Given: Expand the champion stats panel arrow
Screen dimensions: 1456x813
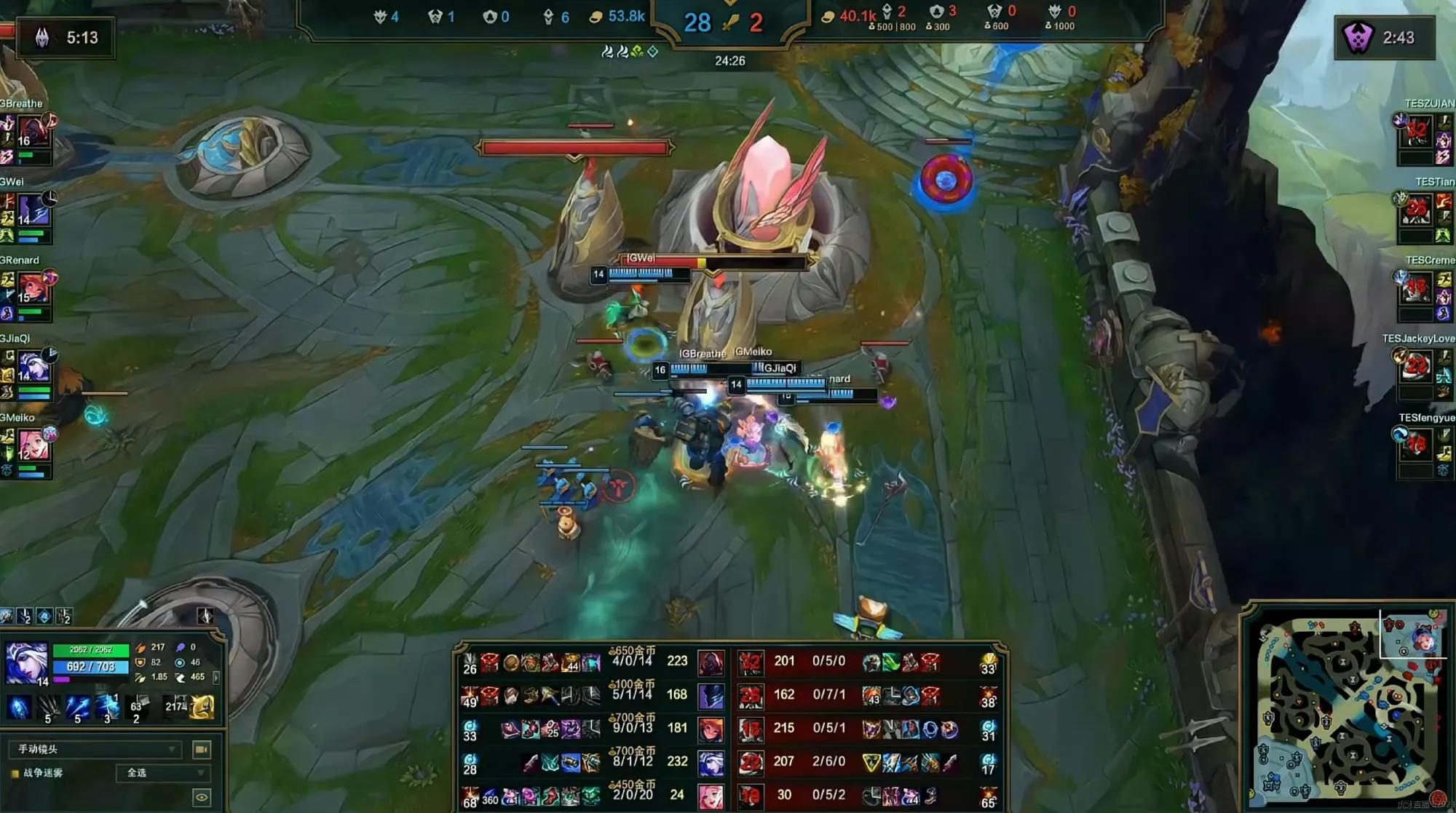Looking at the screenshot, I should [x=216, y=677].
